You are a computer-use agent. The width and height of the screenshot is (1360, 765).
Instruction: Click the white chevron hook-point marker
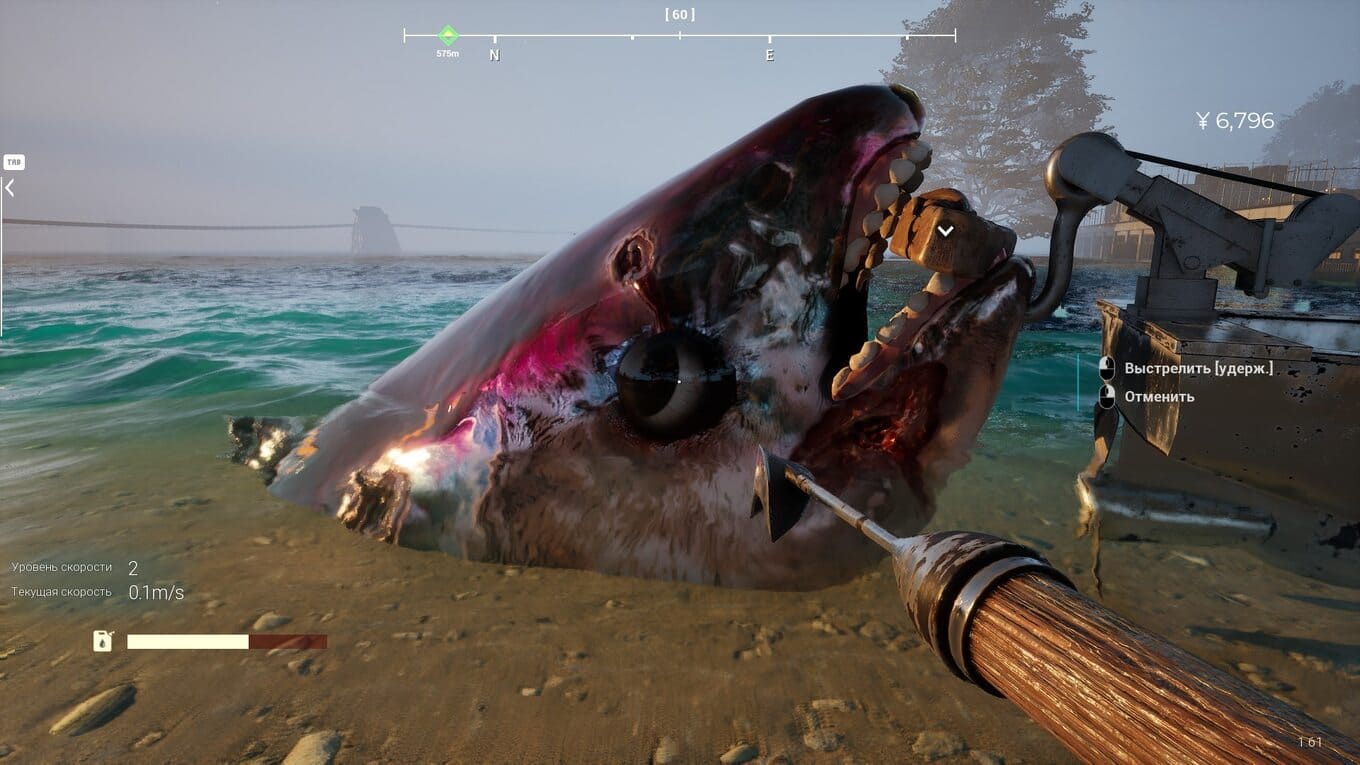click(x=945, y=230)
